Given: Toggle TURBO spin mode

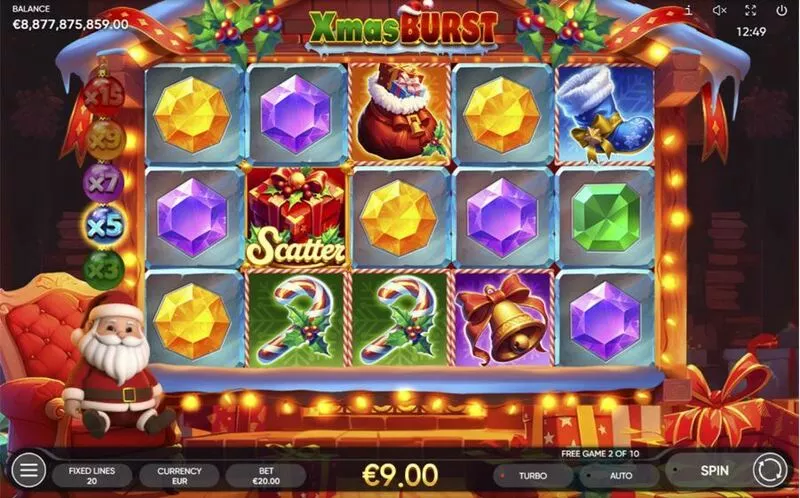Looking at the screenshot, I should [531, 475].
